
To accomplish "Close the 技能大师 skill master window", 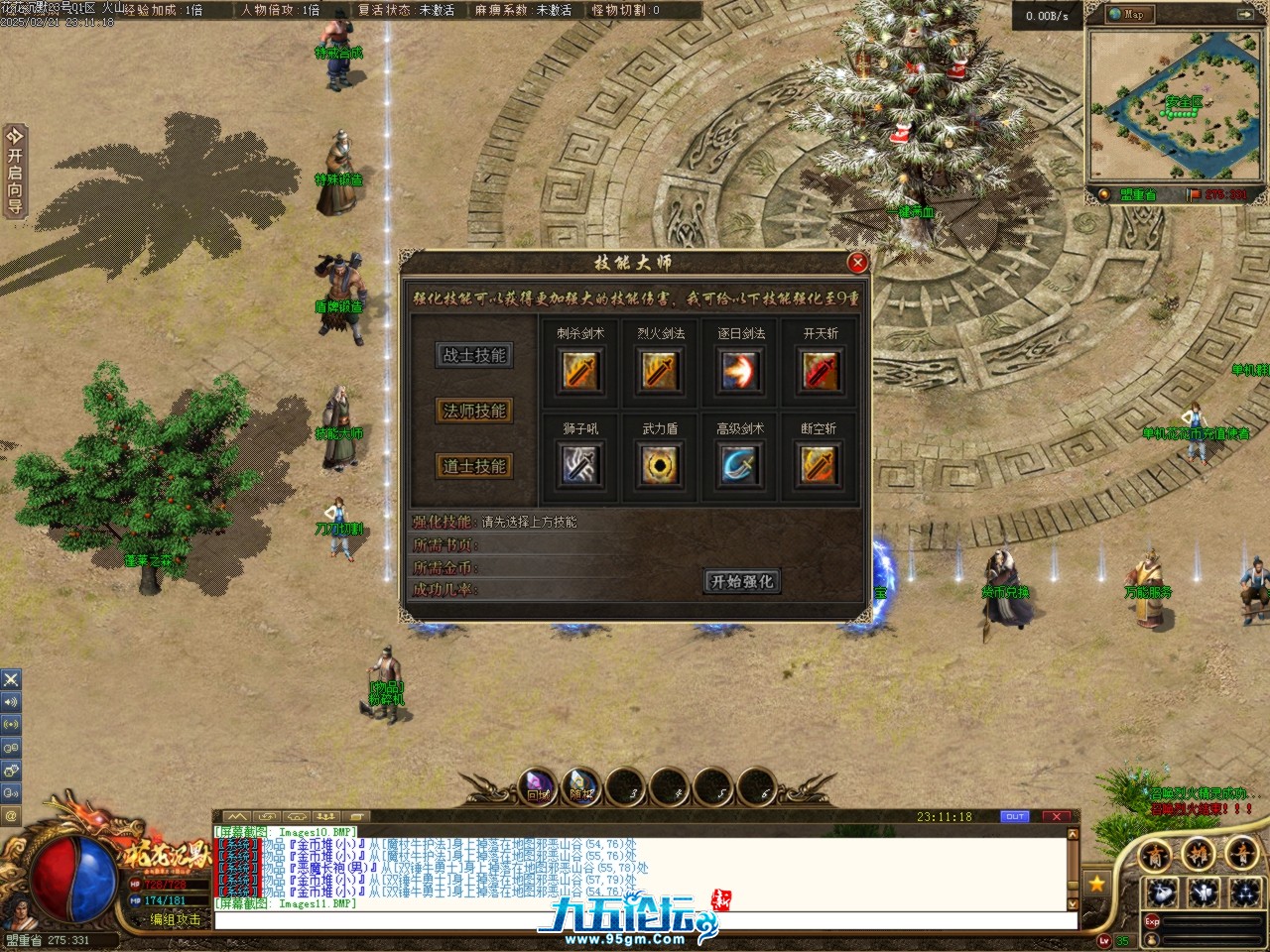I will click(x=857, y=262).
